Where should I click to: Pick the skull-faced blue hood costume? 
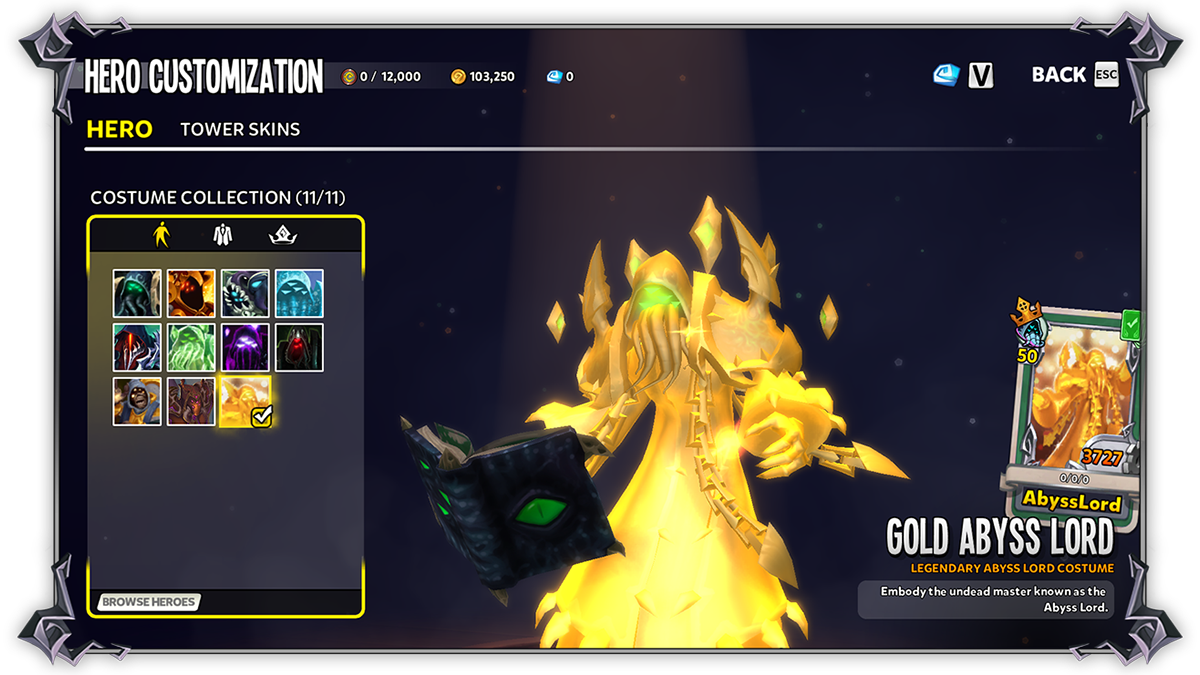(137, 401)
